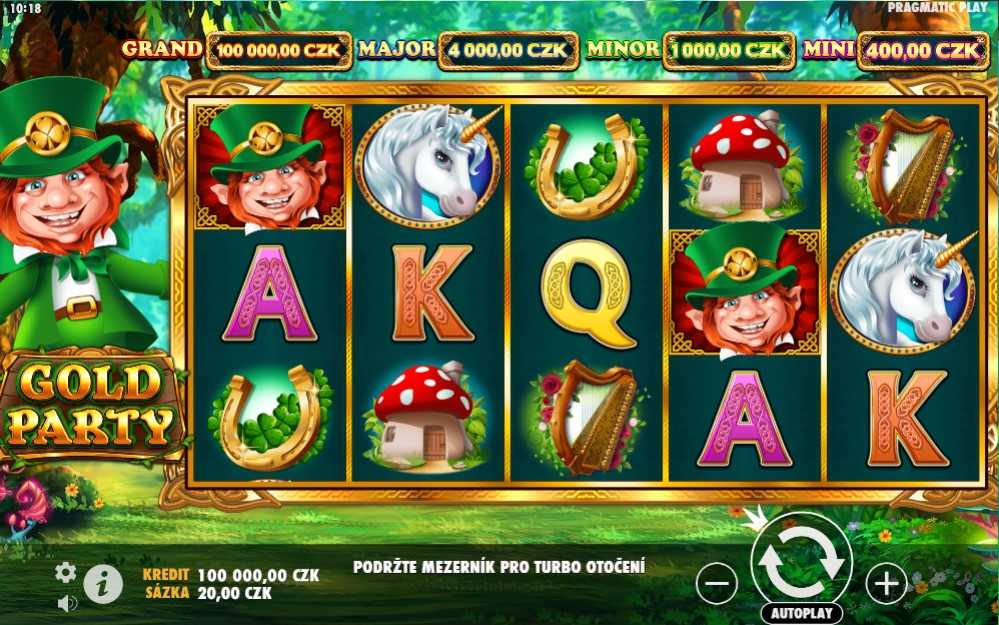The image size is (999, 625).
Task: Spin the reels with the circular arrows button
Action: [801, 562]
